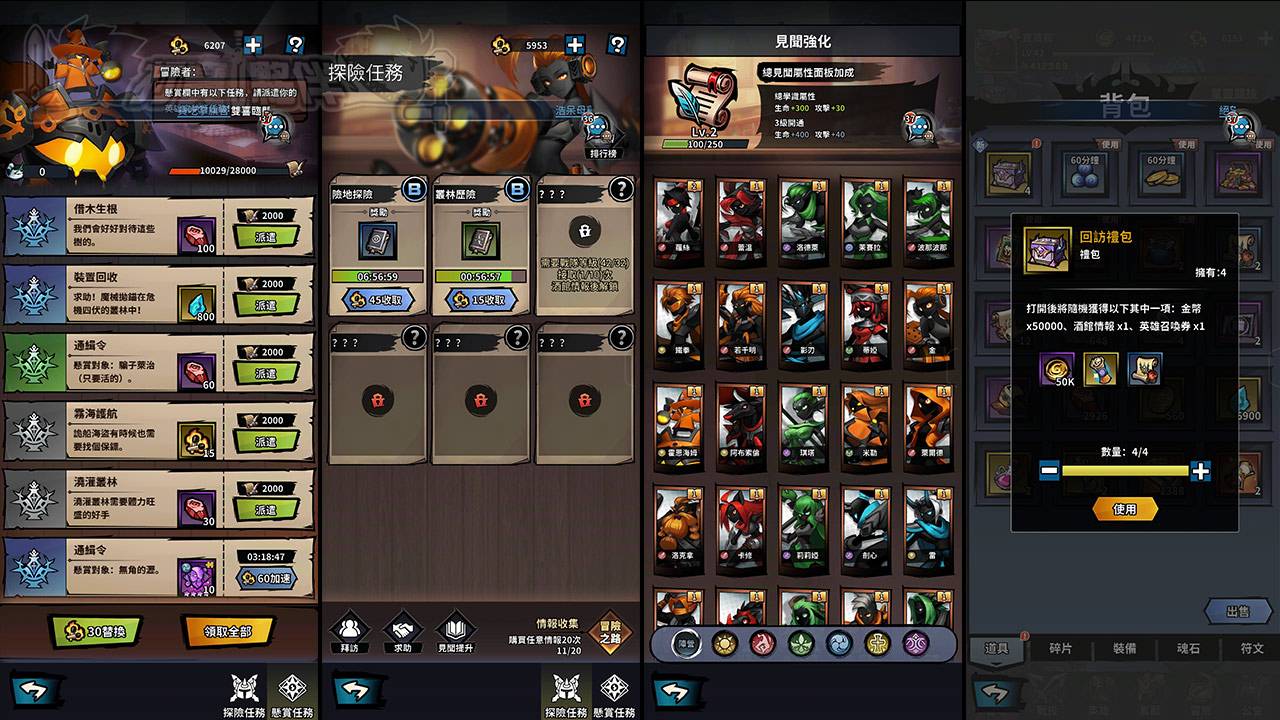Replace bounties with the 30替換 button

click(96, 631)
